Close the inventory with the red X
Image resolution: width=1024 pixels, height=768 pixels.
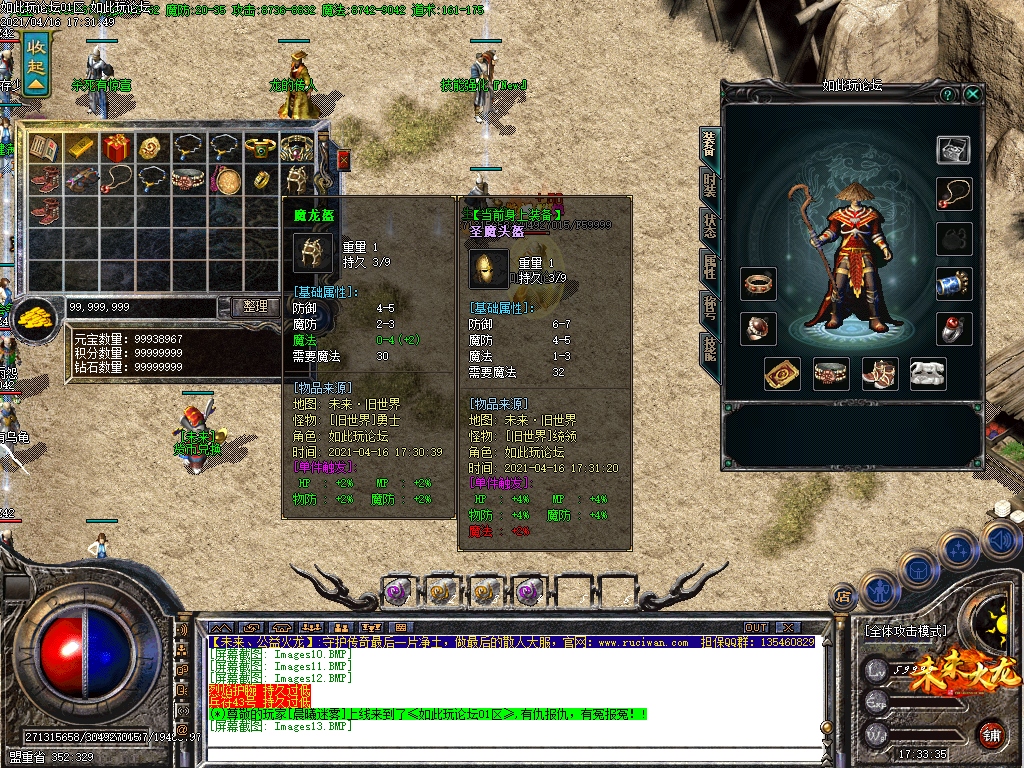coord(344,160)
